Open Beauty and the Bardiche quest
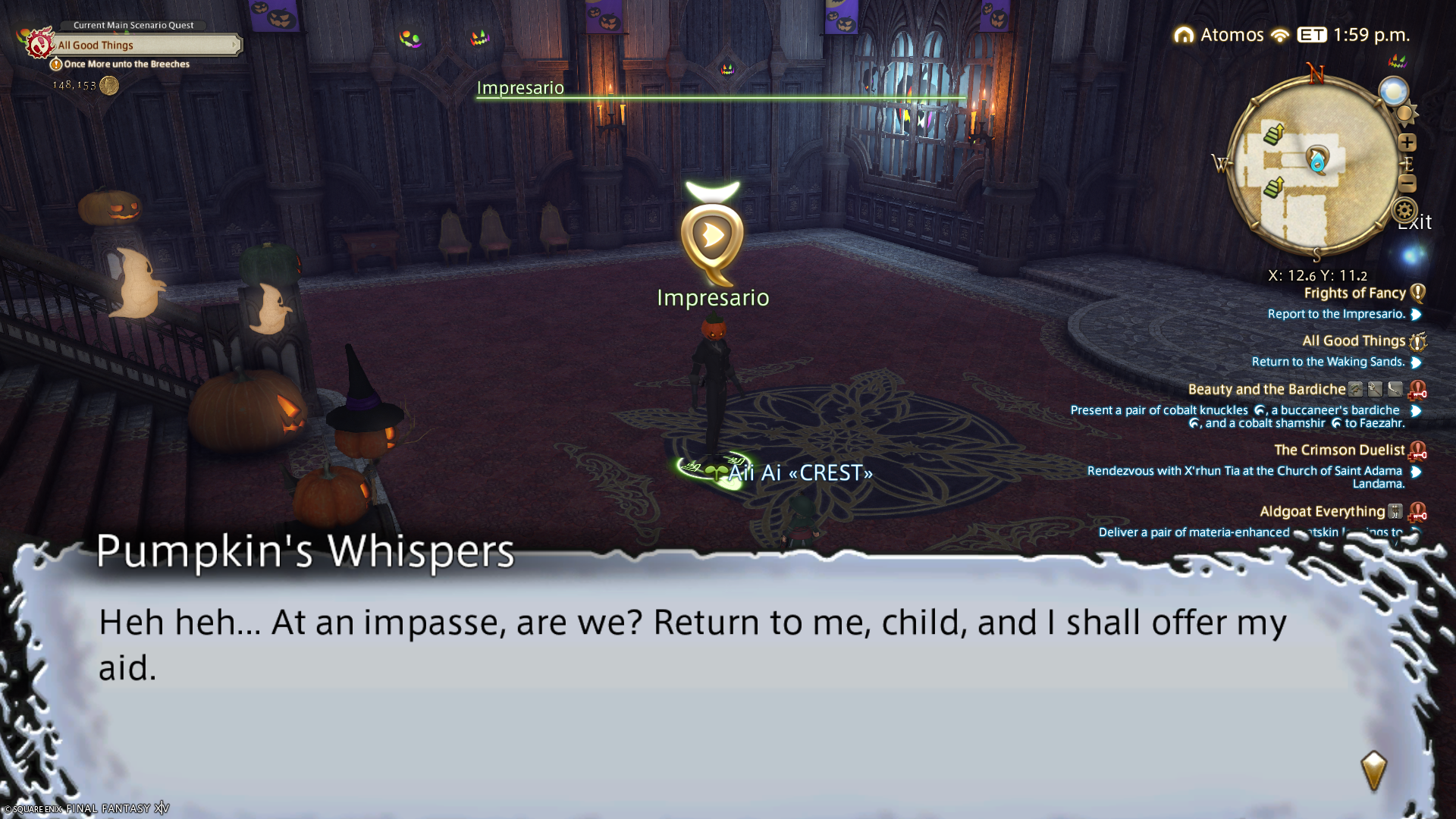Viewport: 1456px width, 819px height. [1266, 390]
